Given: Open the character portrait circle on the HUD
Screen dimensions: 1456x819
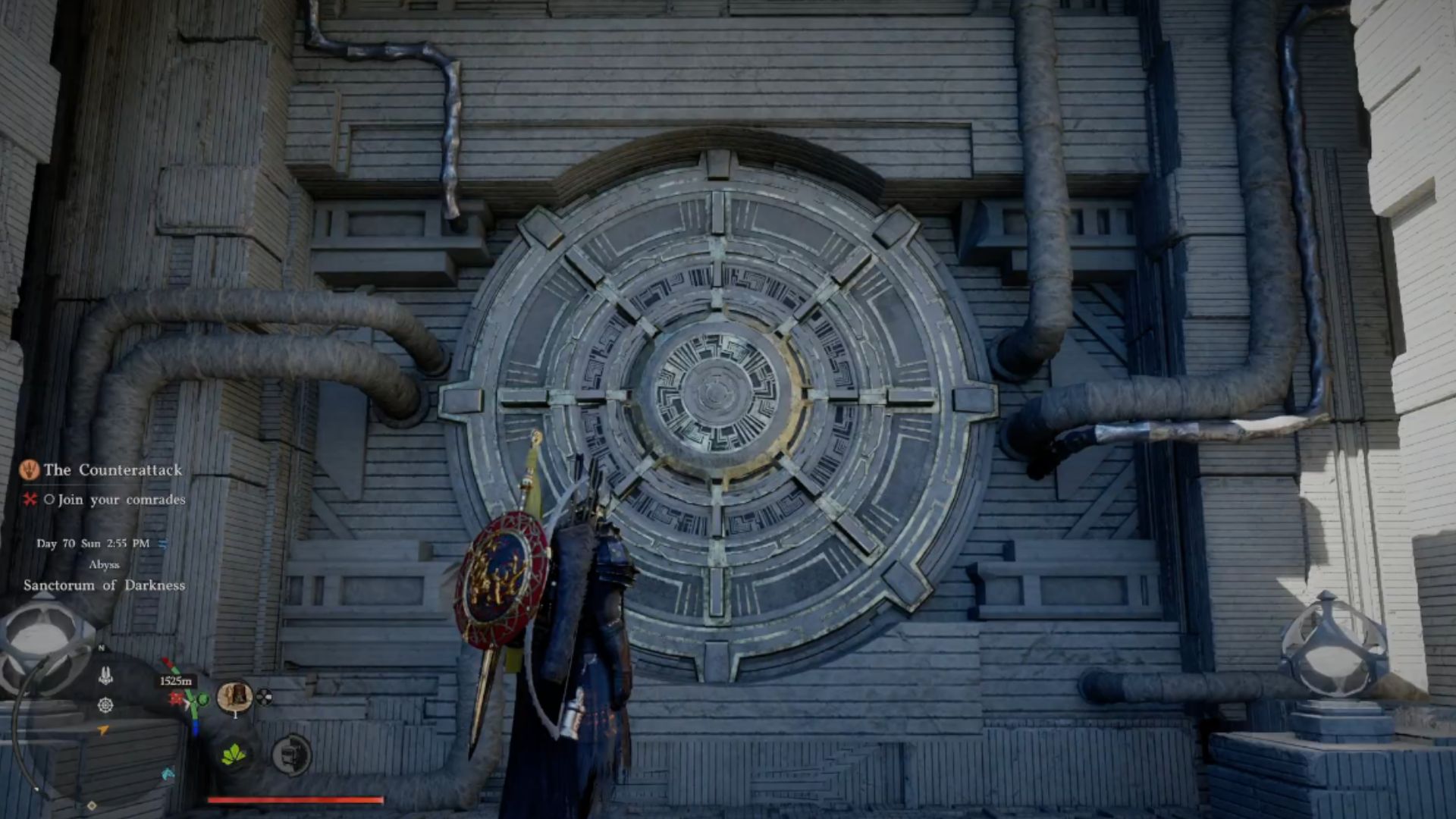Looking at the screenshot, I should click(235, 697).
